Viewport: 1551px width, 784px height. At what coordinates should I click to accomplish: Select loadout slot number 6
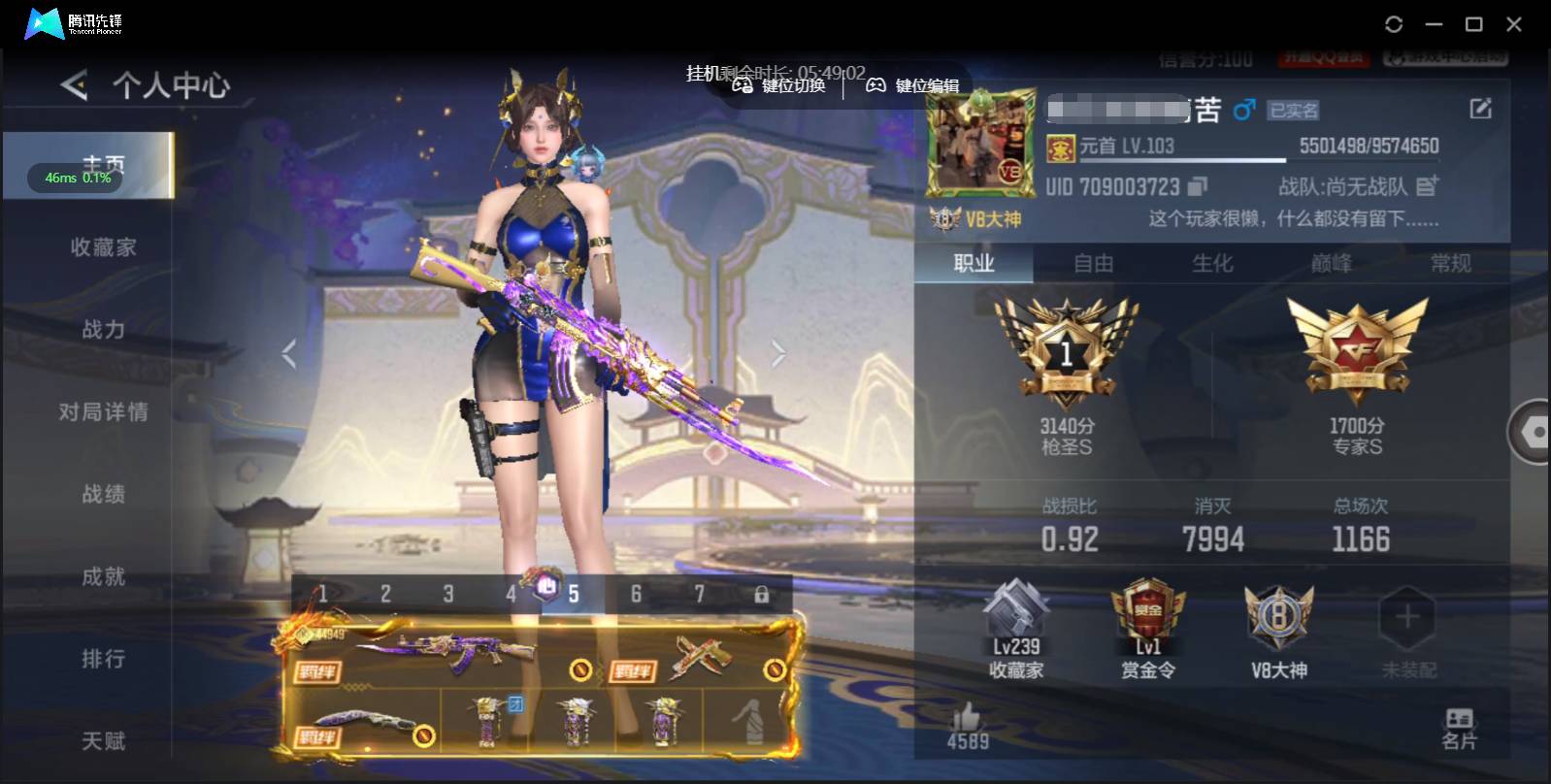tap(636, 594)
